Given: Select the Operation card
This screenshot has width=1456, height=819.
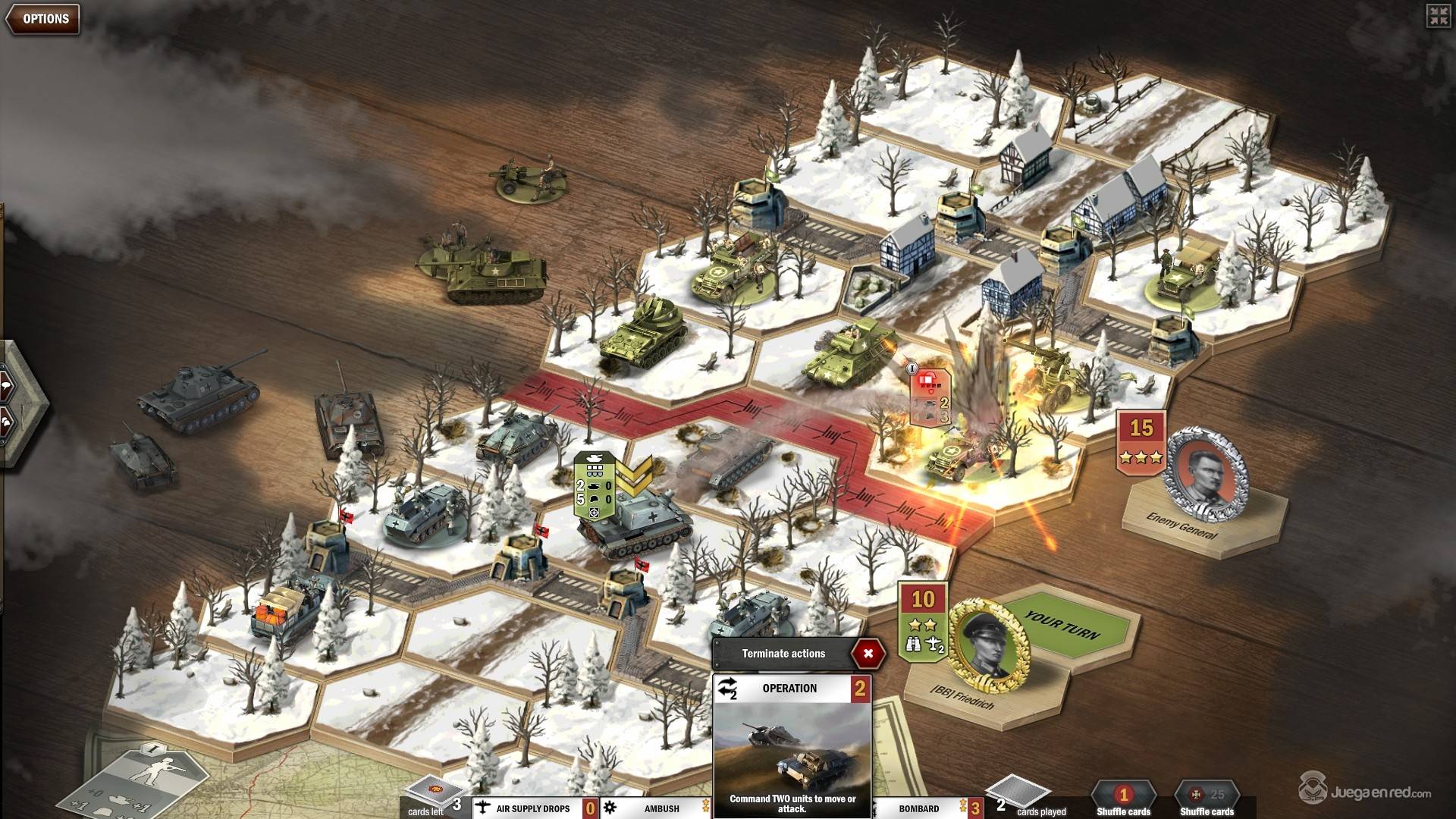Looking at the screenshot, I should pyautogui.click(x=792, y=747).
